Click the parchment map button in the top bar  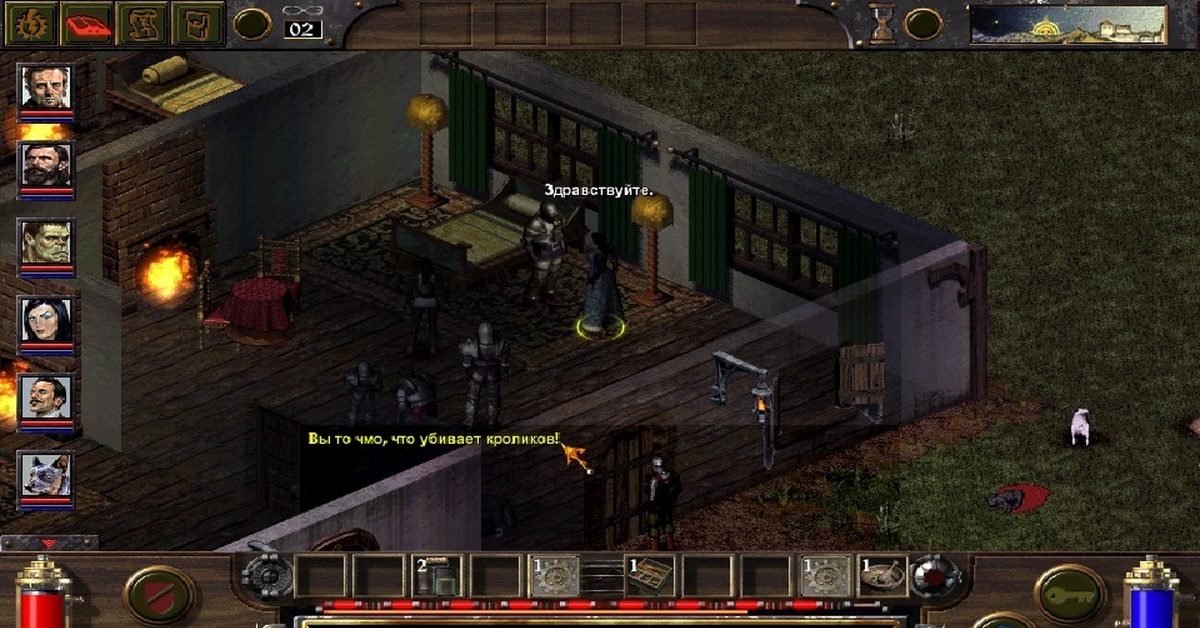tap(142, 23)
